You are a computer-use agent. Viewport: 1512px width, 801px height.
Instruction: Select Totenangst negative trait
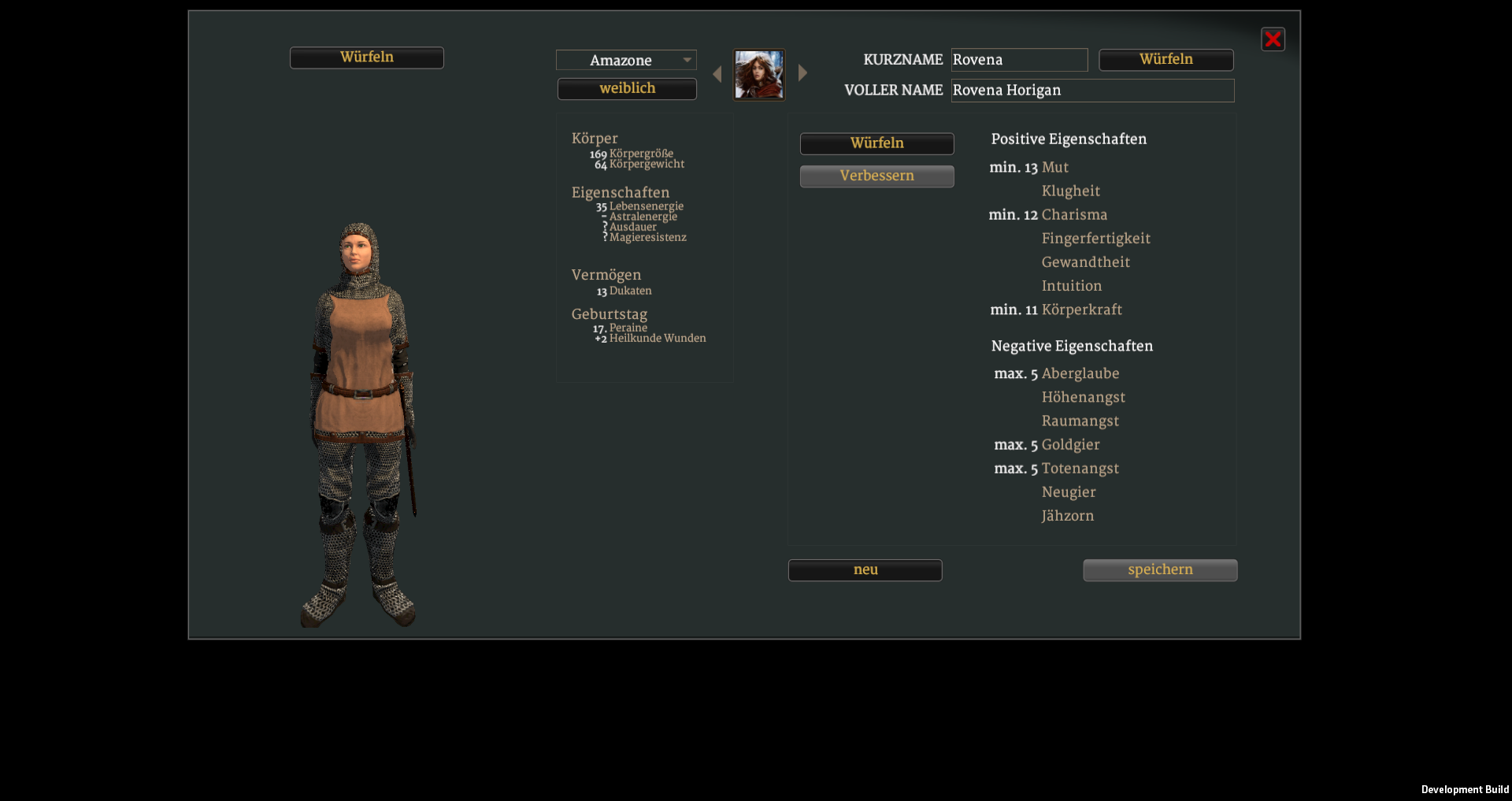(1080, 468)
